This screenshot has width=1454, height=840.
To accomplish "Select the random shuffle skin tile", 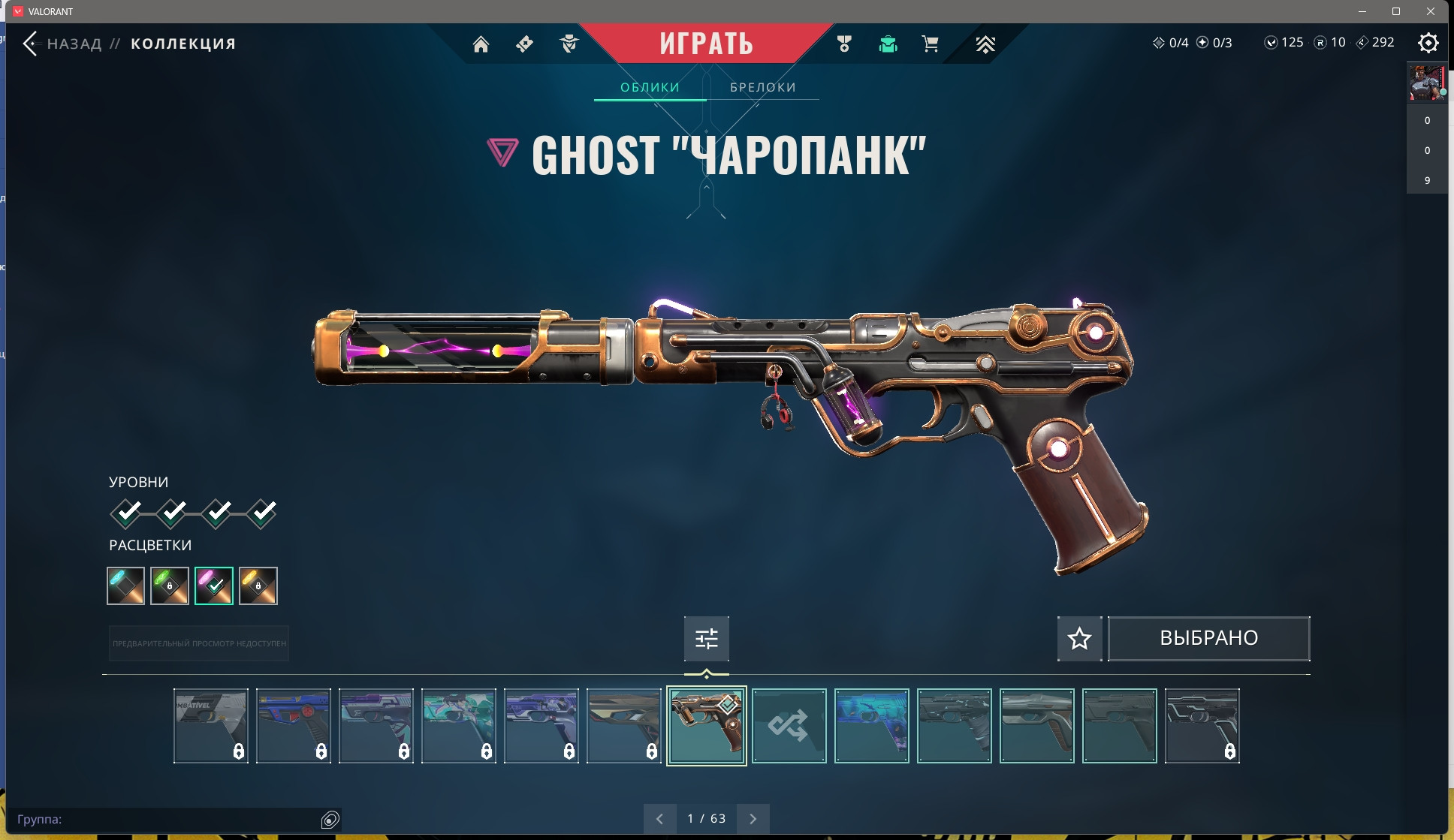I will coord(789,726).
